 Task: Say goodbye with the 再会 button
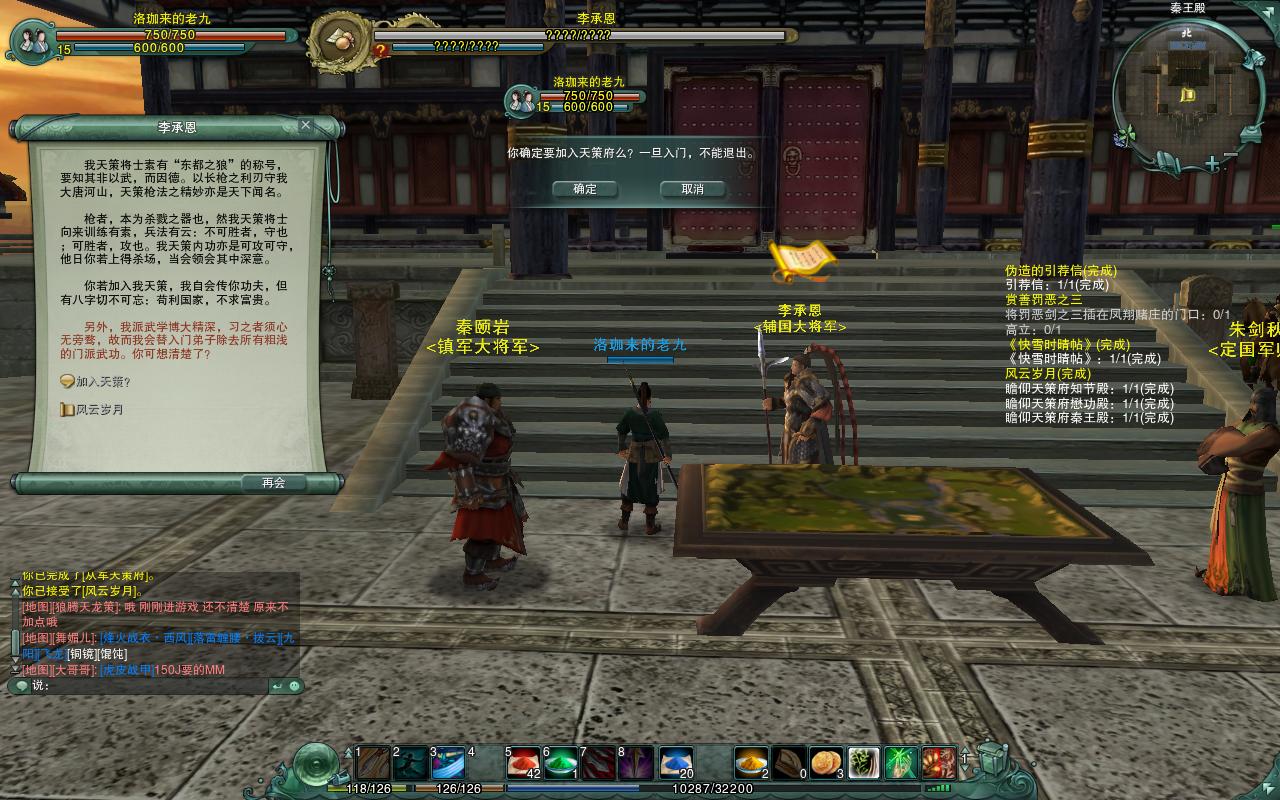pyautogui.click(x=274, y=483)
